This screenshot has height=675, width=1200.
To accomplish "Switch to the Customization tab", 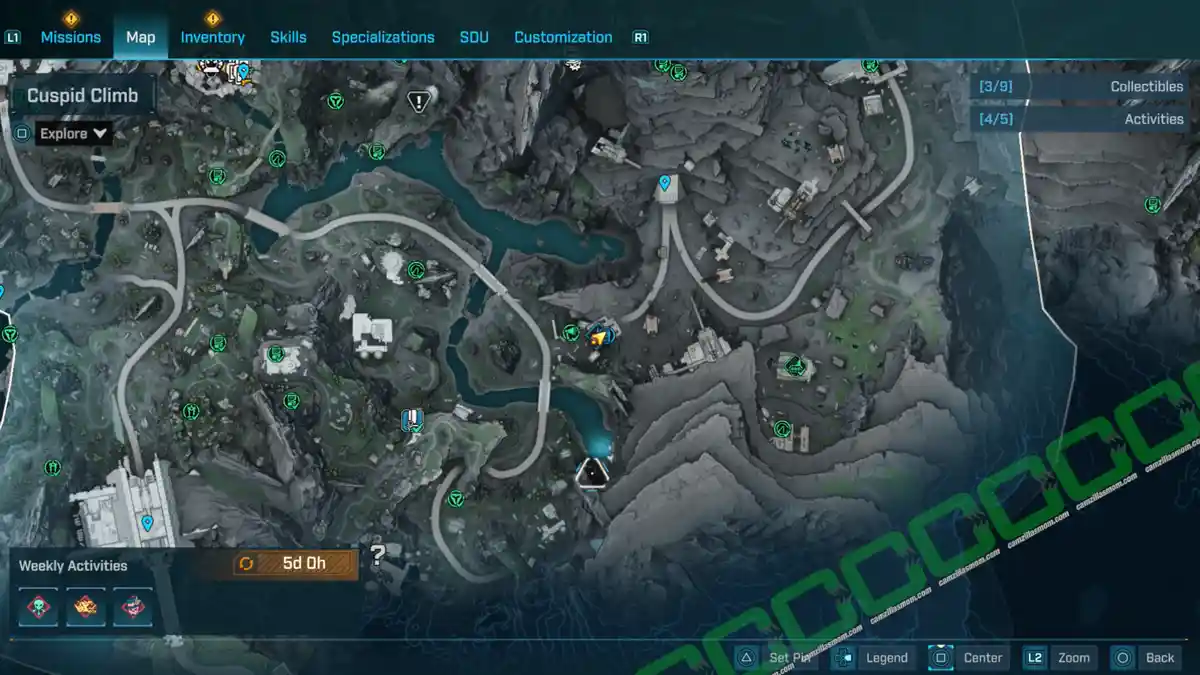I will [563, 37].
